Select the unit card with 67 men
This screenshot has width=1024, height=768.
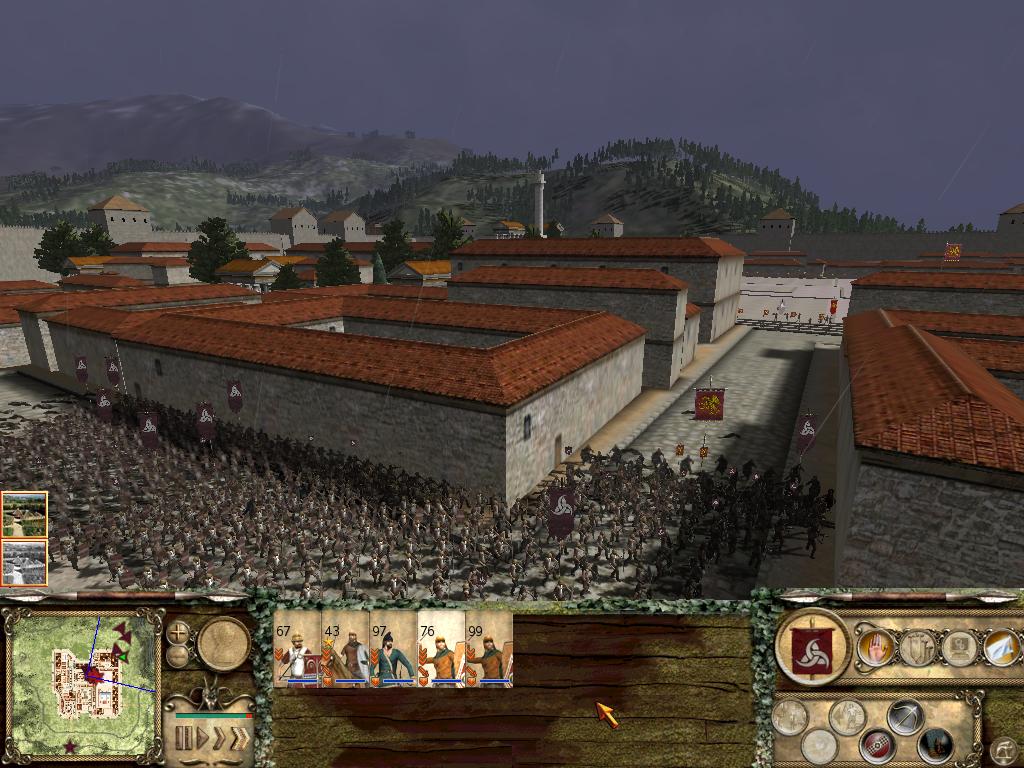click(297, 650)
